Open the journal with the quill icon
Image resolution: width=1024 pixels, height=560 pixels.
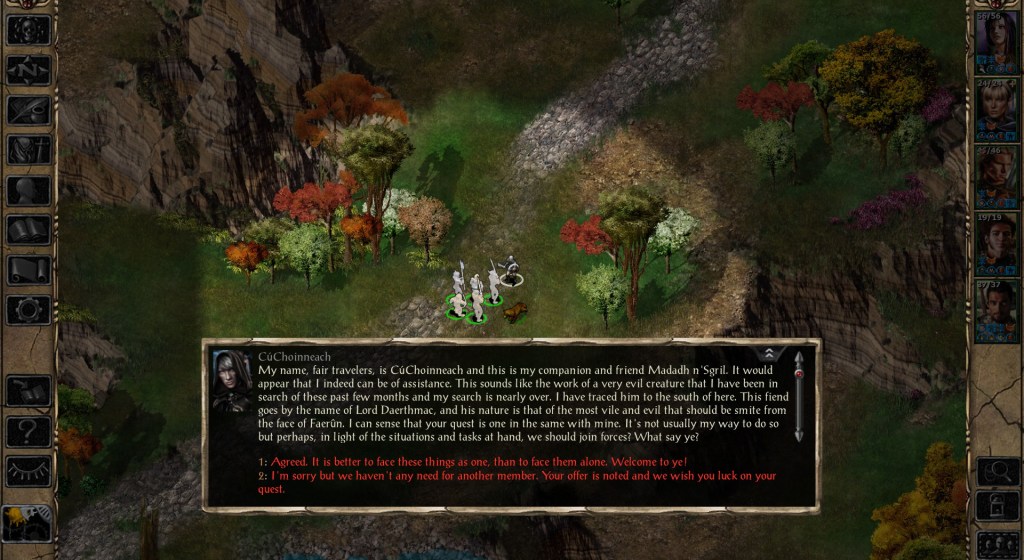click(28, 109)
